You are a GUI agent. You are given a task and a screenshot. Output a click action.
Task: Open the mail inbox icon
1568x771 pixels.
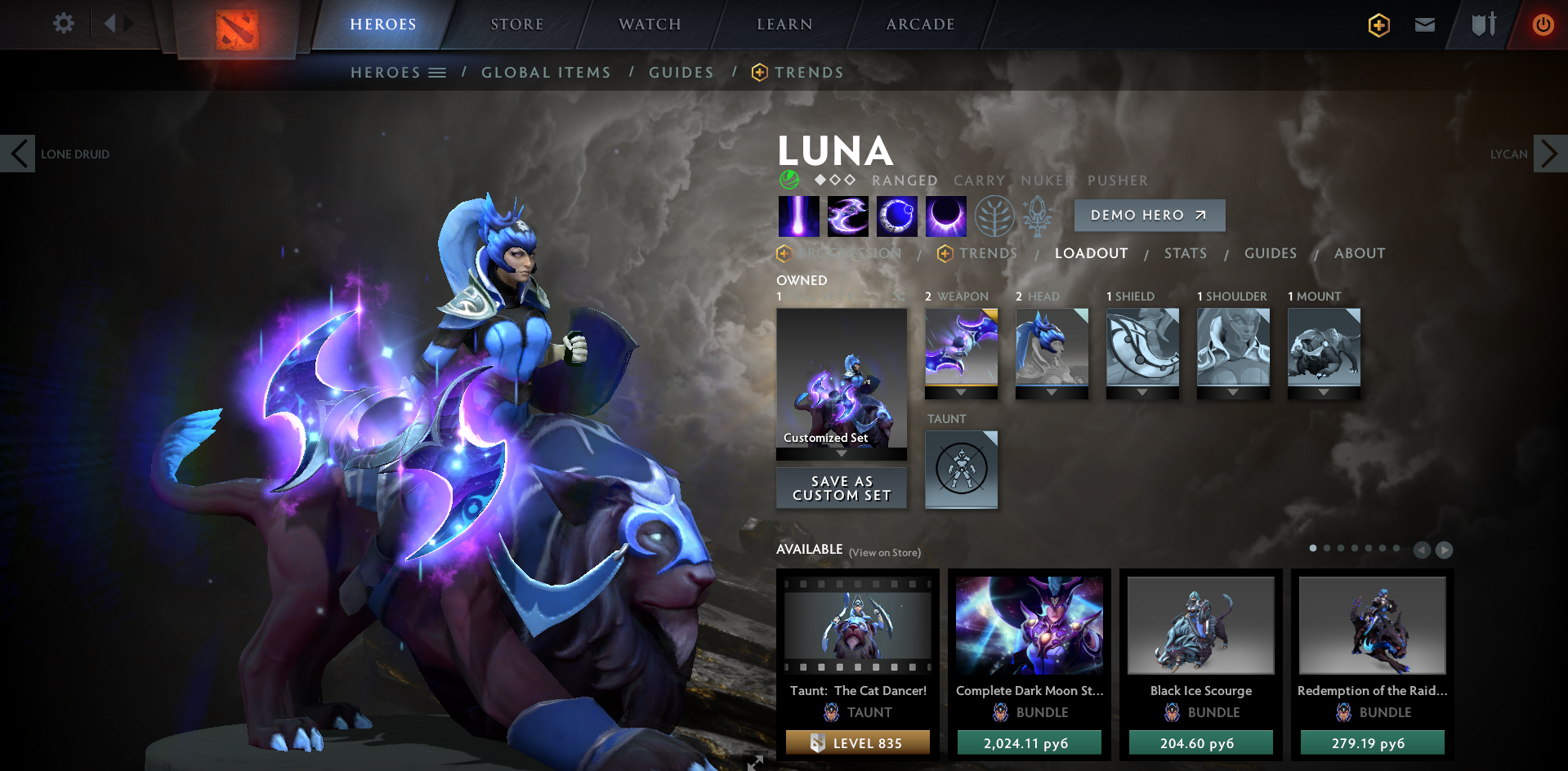pos(1424,24)
